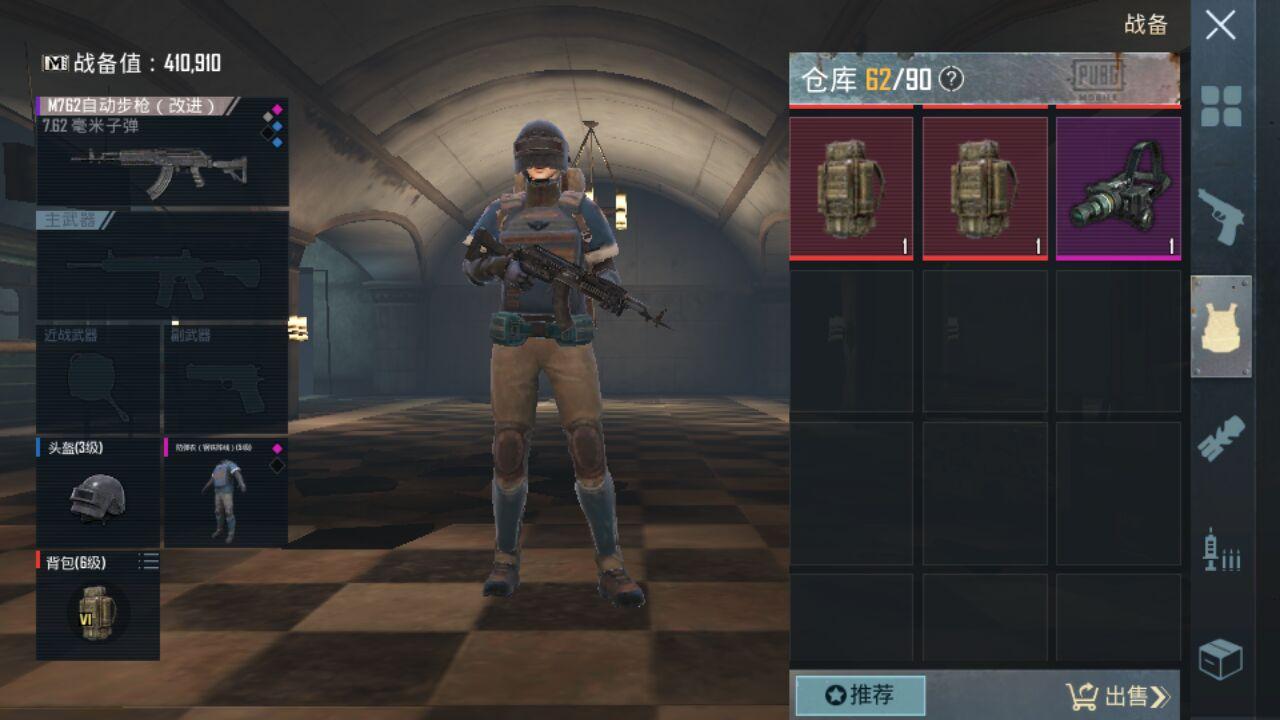Screen dimensions: 1280x720
Task: Click the level 3 helmet slot
Action: coord(98,492)
